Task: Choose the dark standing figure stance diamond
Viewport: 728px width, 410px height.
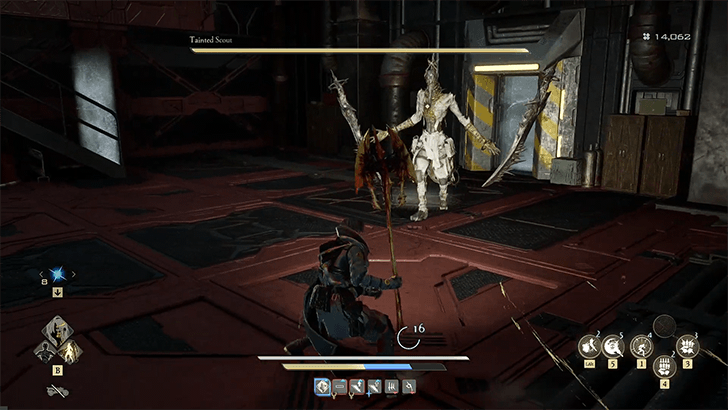Action: click(46, 349)
